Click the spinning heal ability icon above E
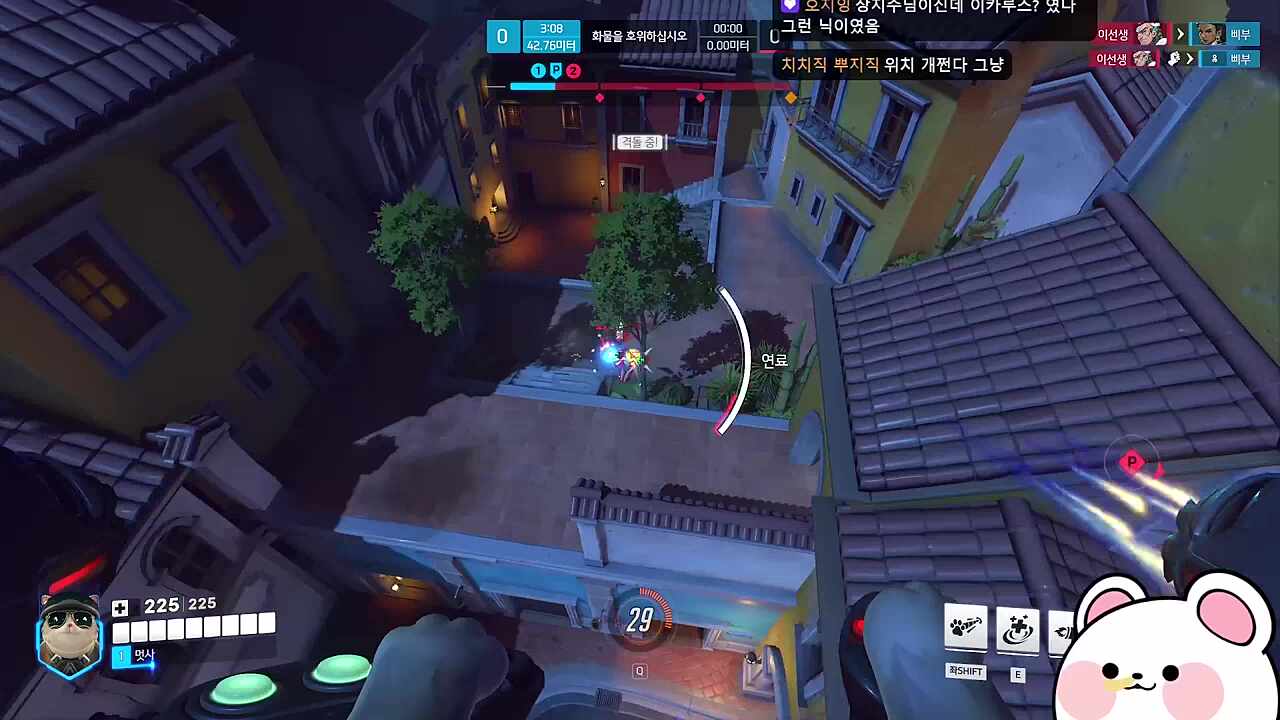Screen dimensions: 1280x720 point(1015,628)
